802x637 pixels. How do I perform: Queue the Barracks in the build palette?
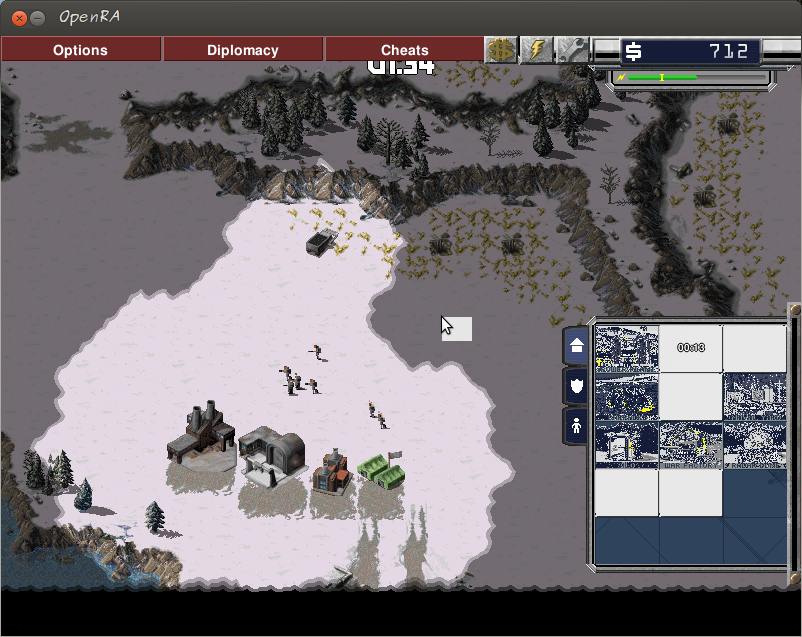(x=627, y=396)
